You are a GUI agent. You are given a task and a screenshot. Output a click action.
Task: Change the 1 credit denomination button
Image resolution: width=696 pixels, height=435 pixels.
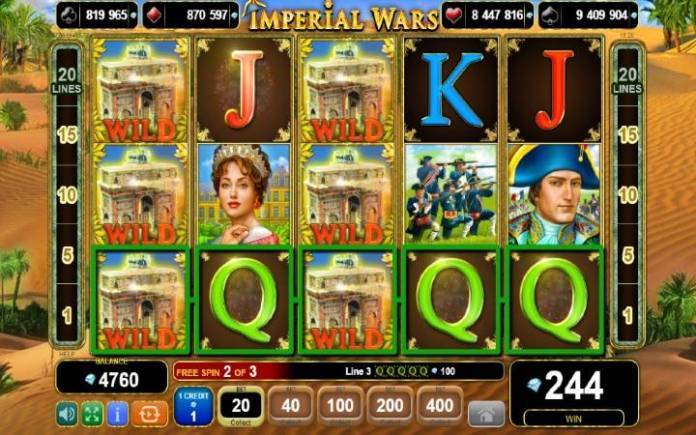tap(192, 408)
